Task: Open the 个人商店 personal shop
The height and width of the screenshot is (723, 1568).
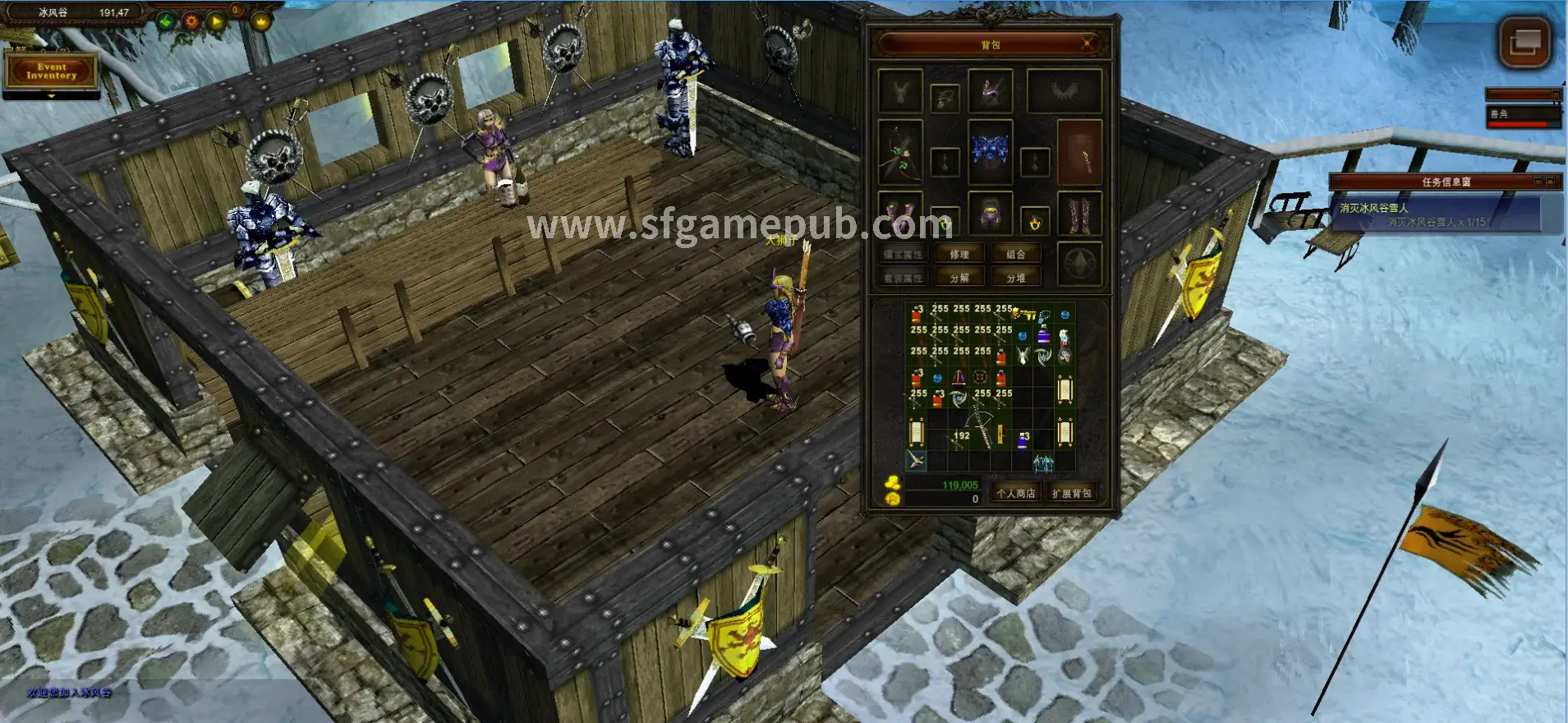Action: pyautogui.click(x=1016, y=494)
